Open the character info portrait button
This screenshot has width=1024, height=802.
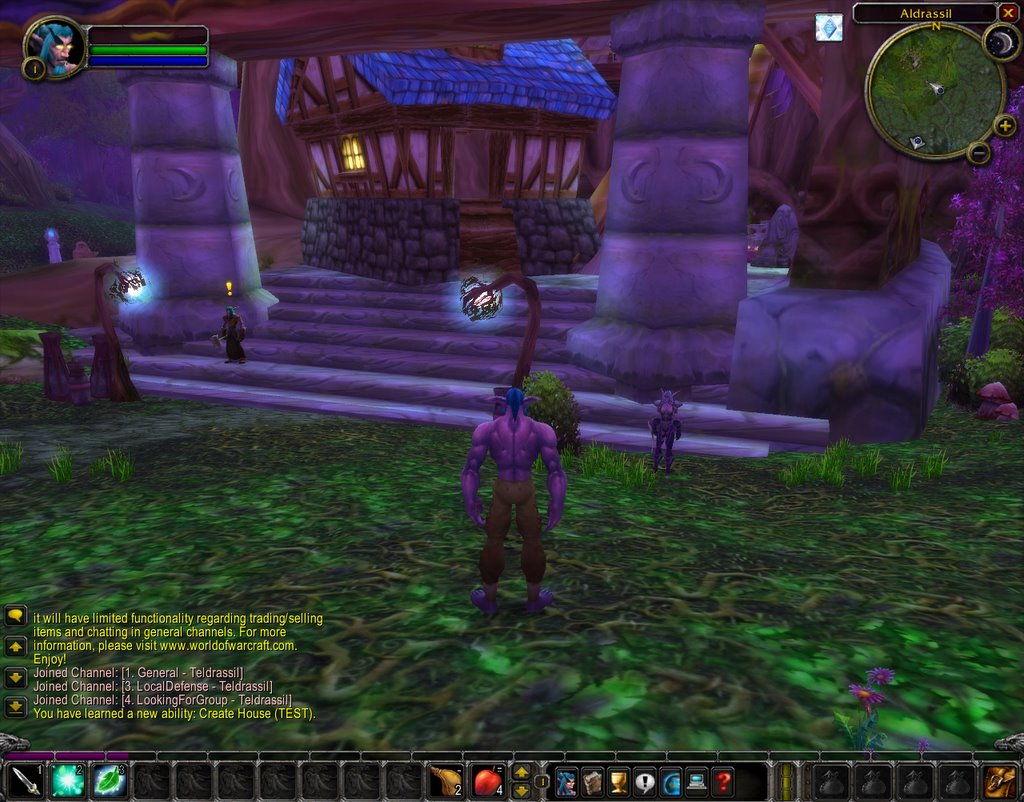566,781
